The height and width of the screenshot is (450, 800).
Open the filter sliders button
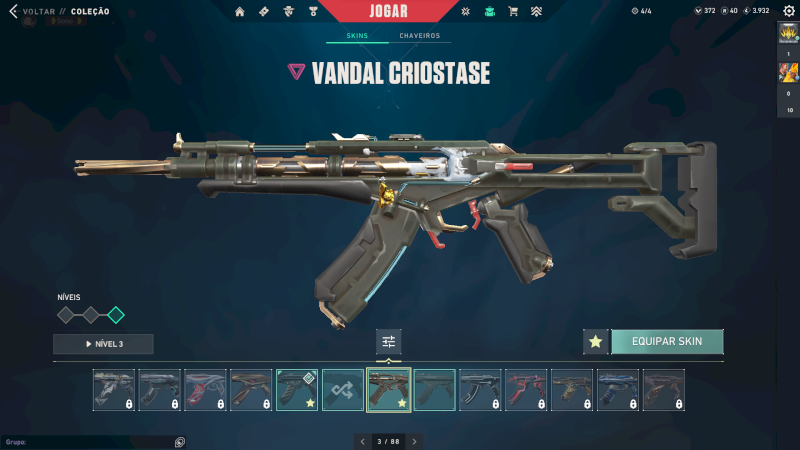[x=389, y=342]
